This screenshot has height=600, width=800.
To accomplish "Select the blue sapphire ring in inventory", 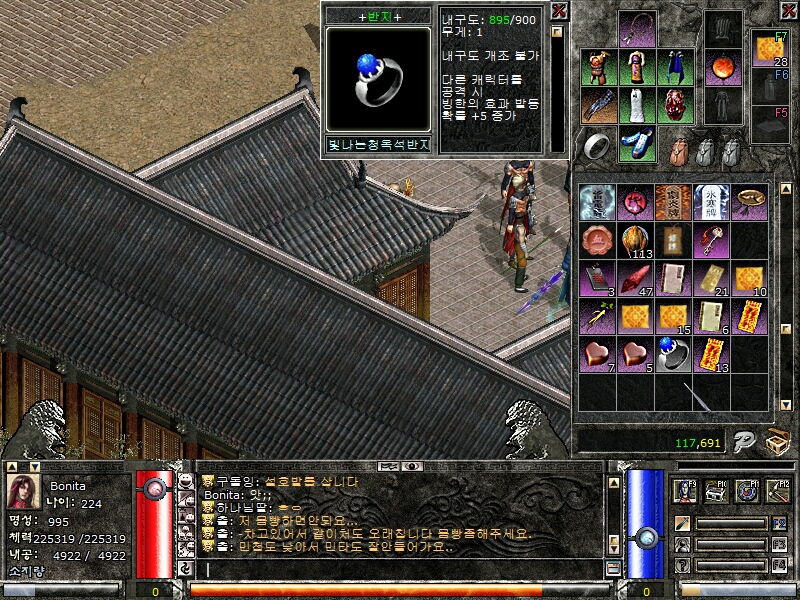I will (x=673, y=353).
